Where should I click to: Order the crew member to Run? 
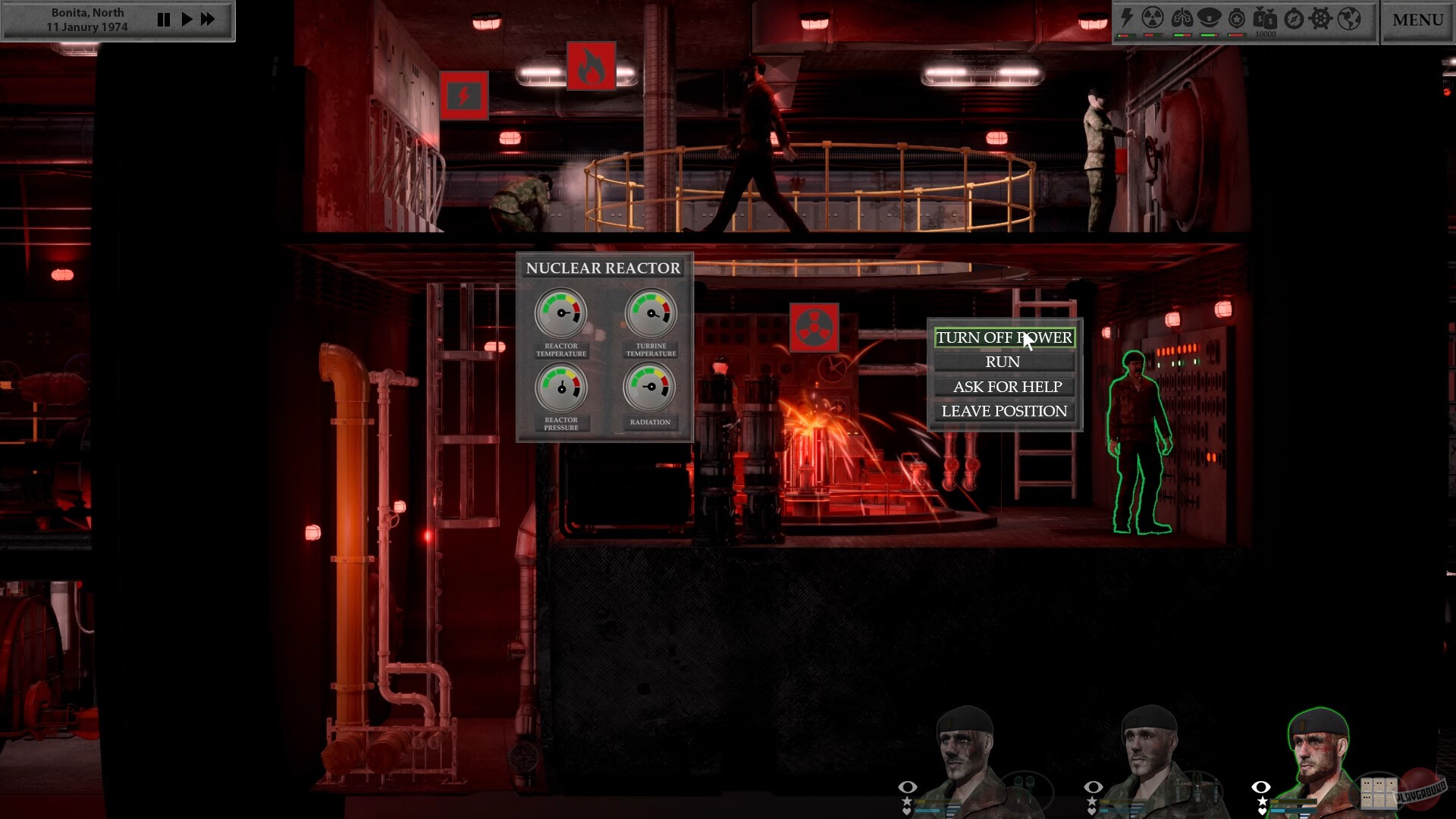point(1003,362)
